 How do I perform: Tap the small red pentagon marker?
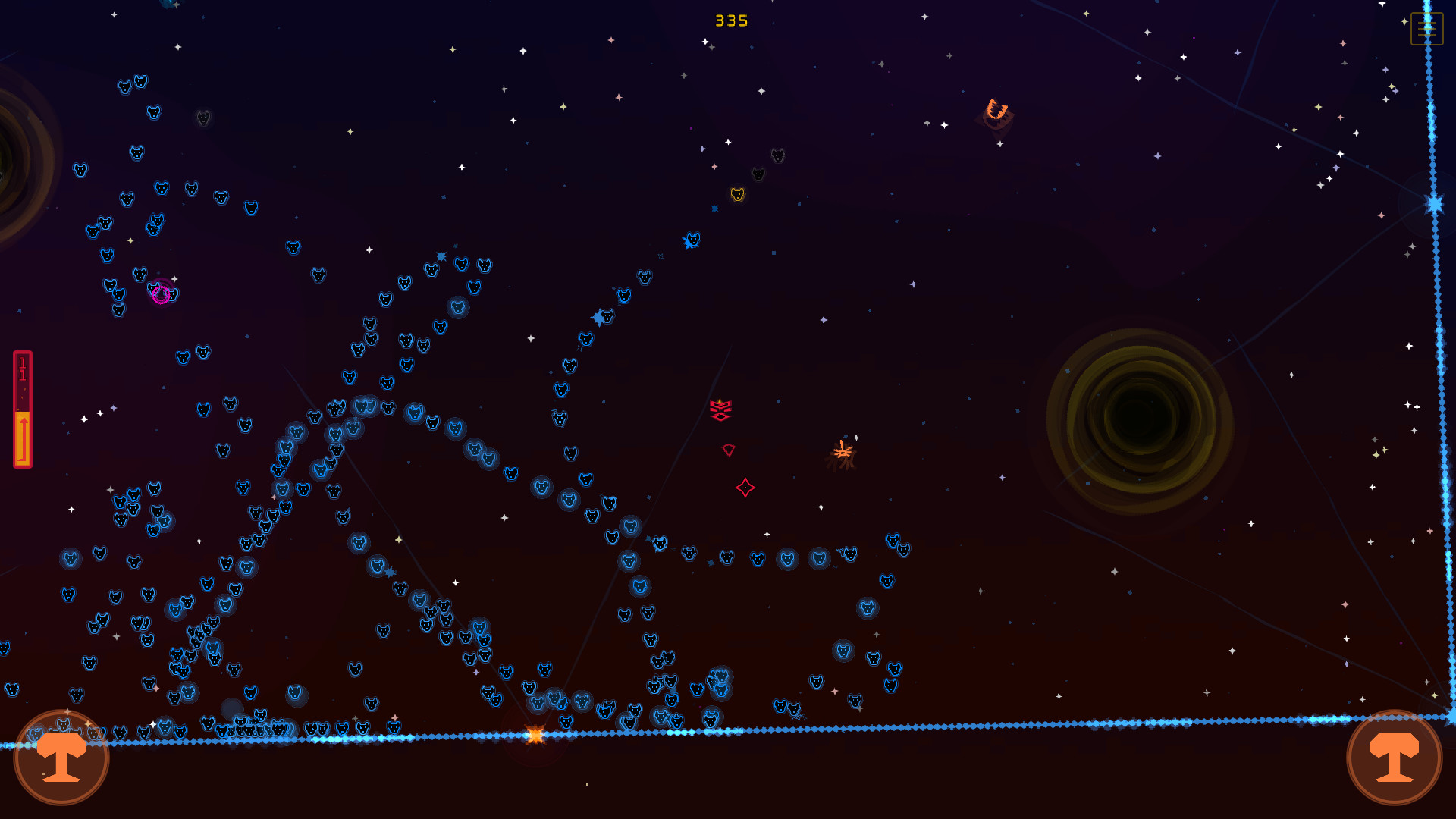coord(729,450)
